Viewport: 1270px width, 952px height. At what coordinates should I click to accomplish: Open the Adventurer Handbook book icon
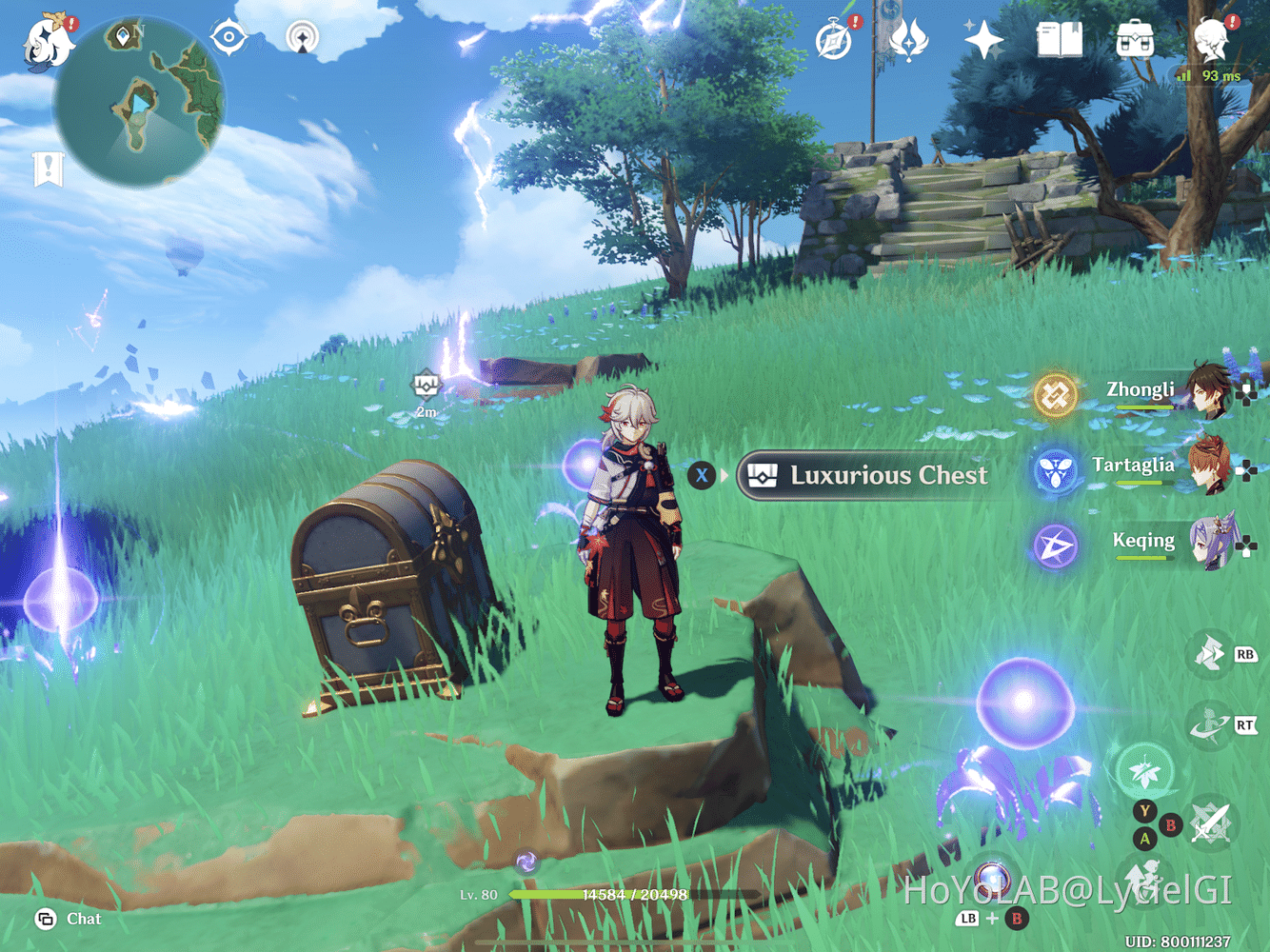[x=1060, y=38]
